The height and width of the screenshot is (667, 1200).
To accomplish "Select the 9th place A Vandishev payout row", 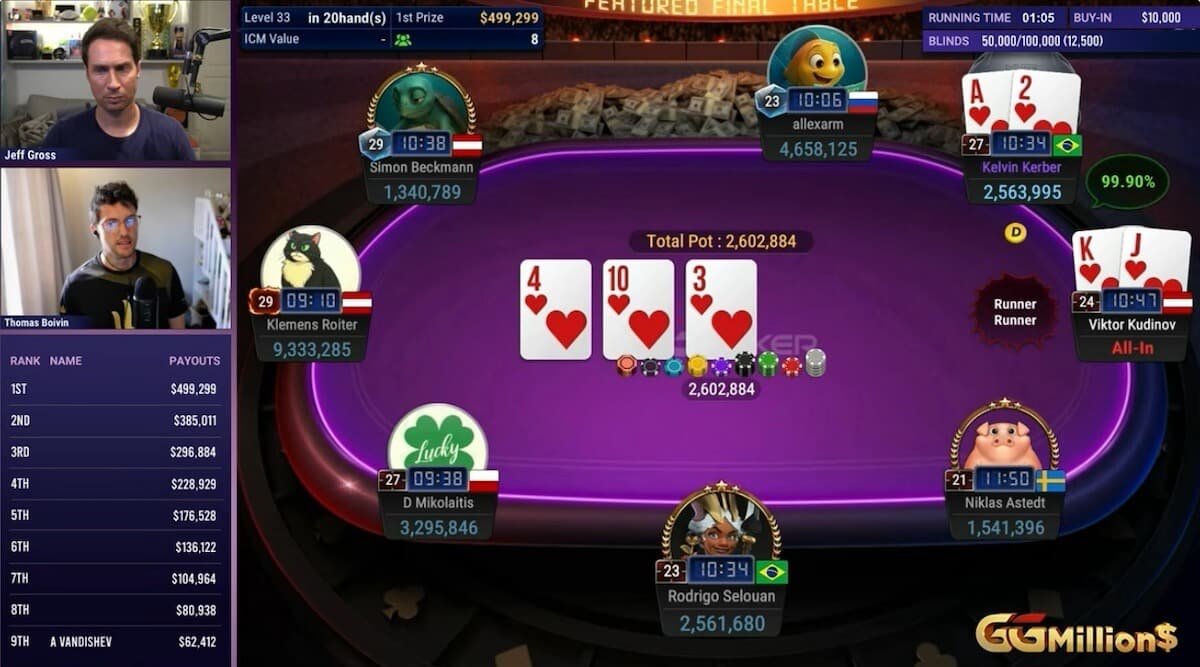I will click(115, 641).
